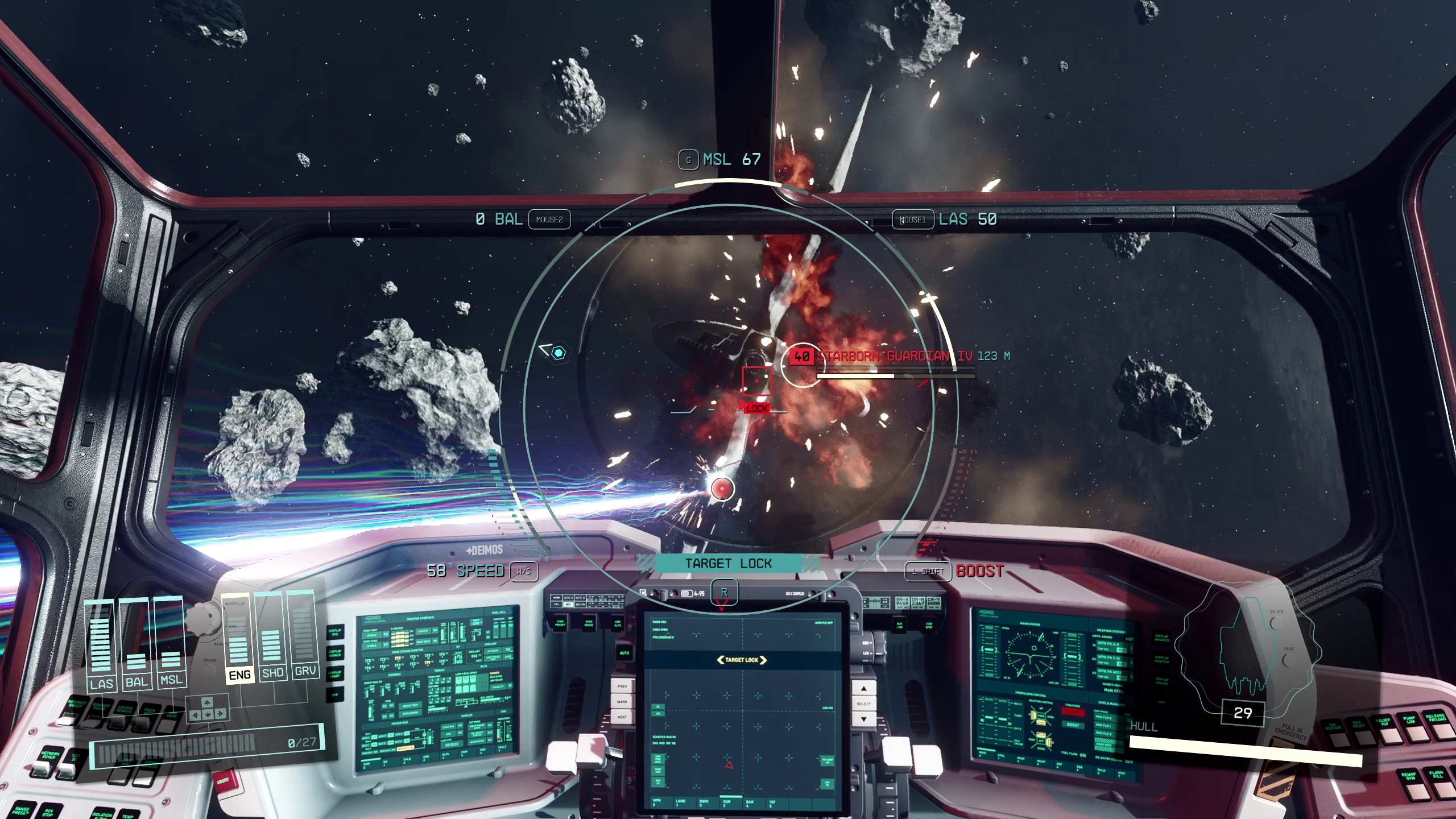Click the up arrow on power allocation pad
The height and width of the screenshot is (819, 1456).
[207, 704]
